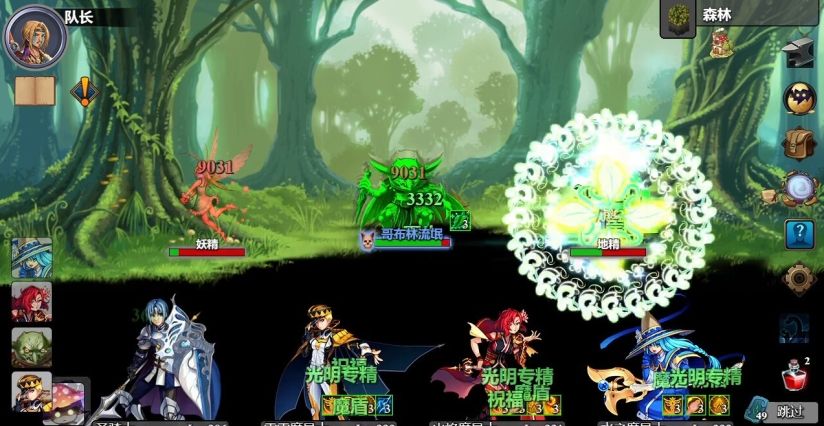Select the red-haired girl party portrait
Image resolution: width=824 pixels, height=426 pixels.
tap(31, 302)
